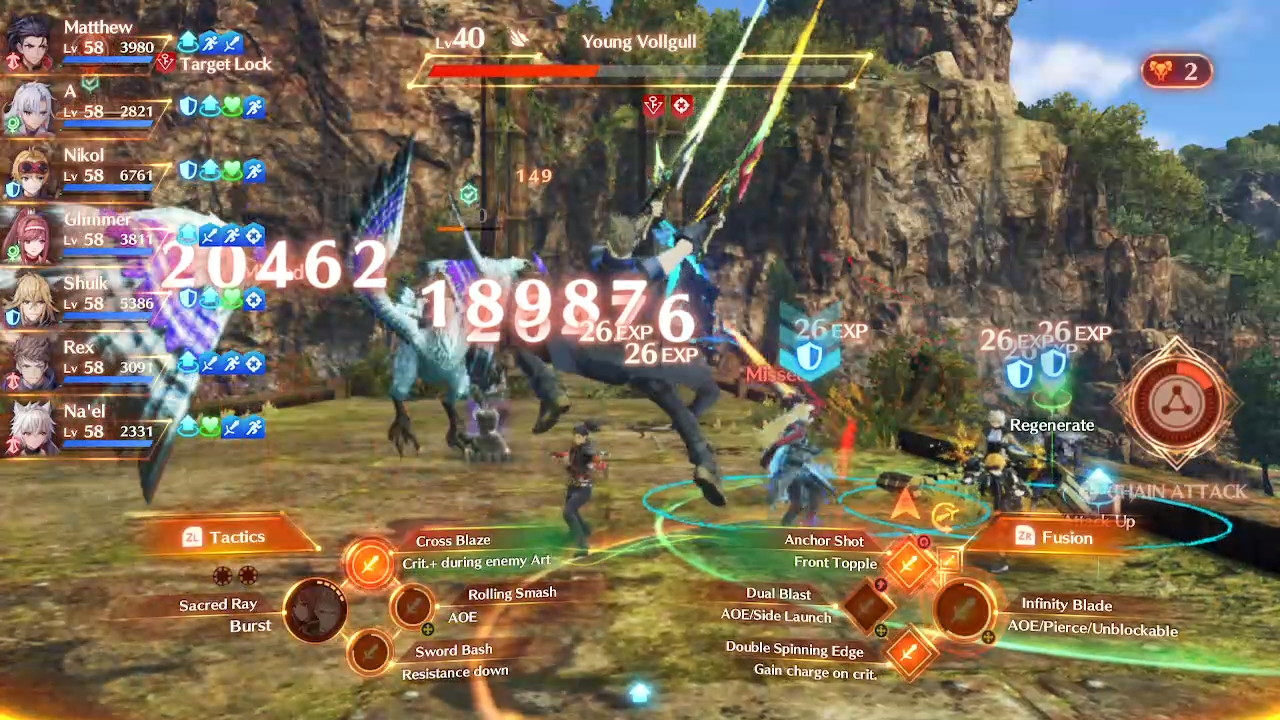Select A's party portrait
The height and width of the screenshot is (720, 1280).
(x=30, y=107)
